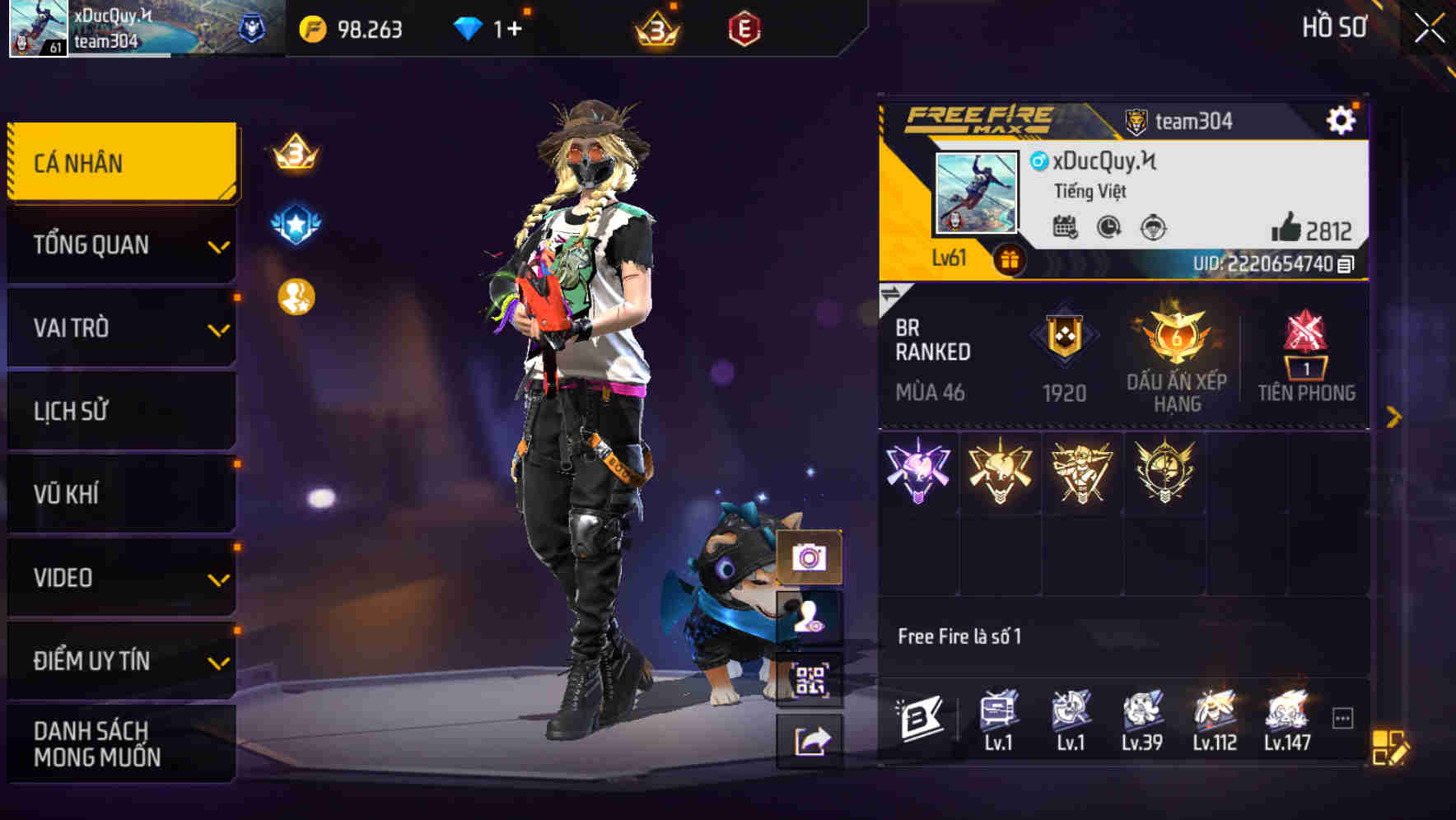The height and width of the screenshot is (820, 1456).
Task: Click the play-time clock icon on profile card
Action: click(1107, 229)
